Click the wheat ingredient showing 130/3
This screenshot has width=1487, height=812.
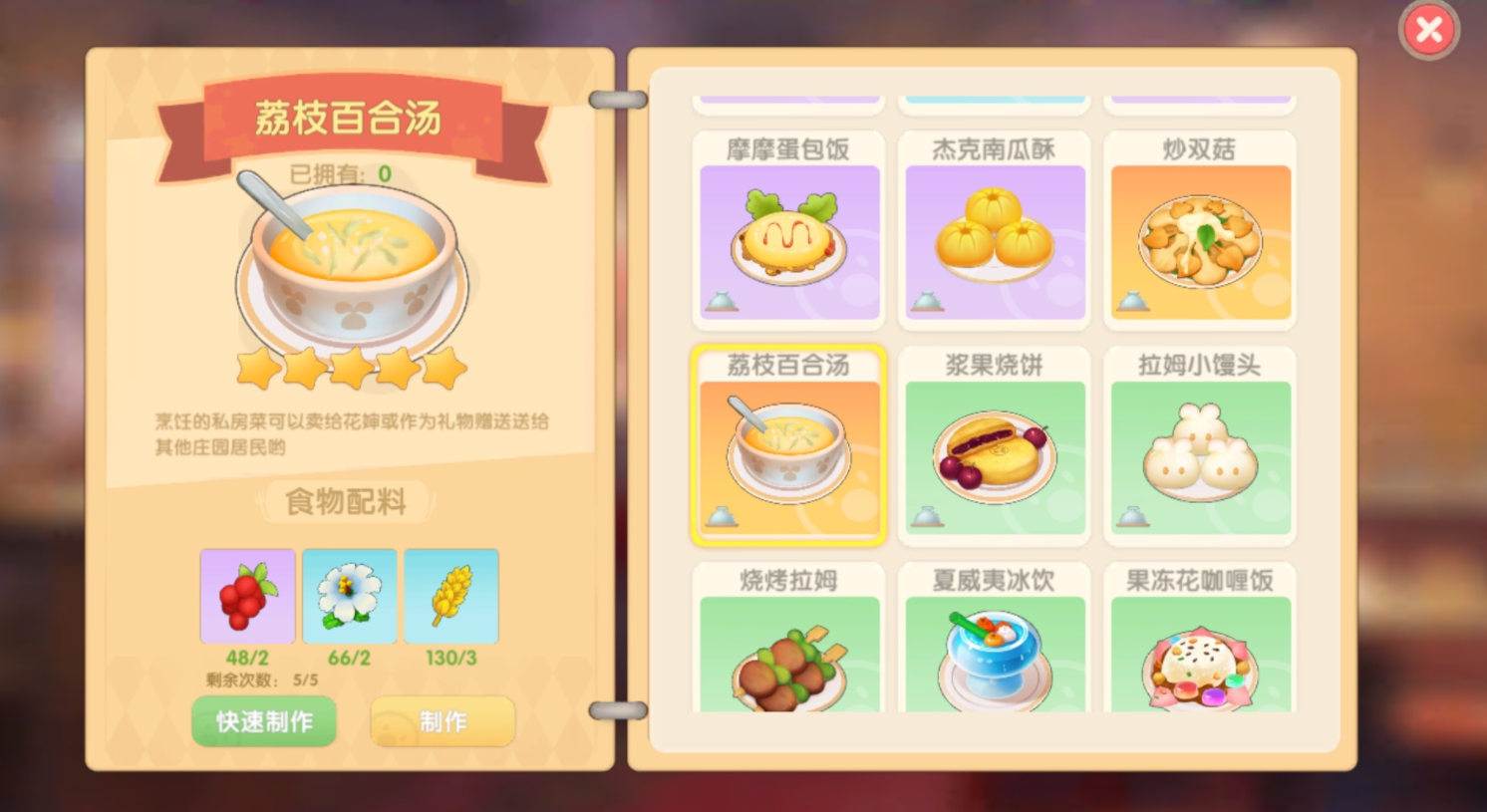point(451,595)
